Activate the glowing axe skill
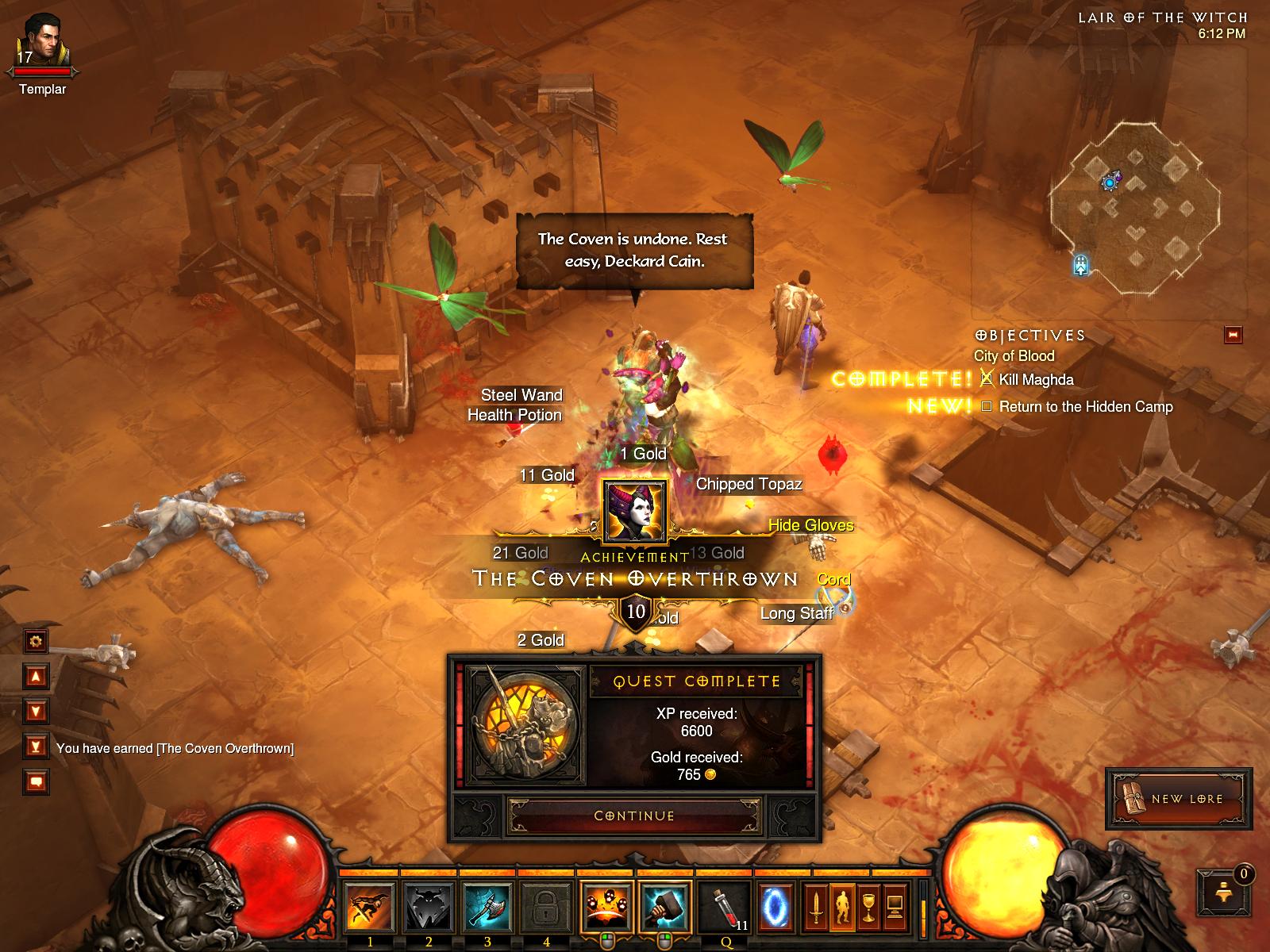 pyautogui.click(x=487, y=907)
